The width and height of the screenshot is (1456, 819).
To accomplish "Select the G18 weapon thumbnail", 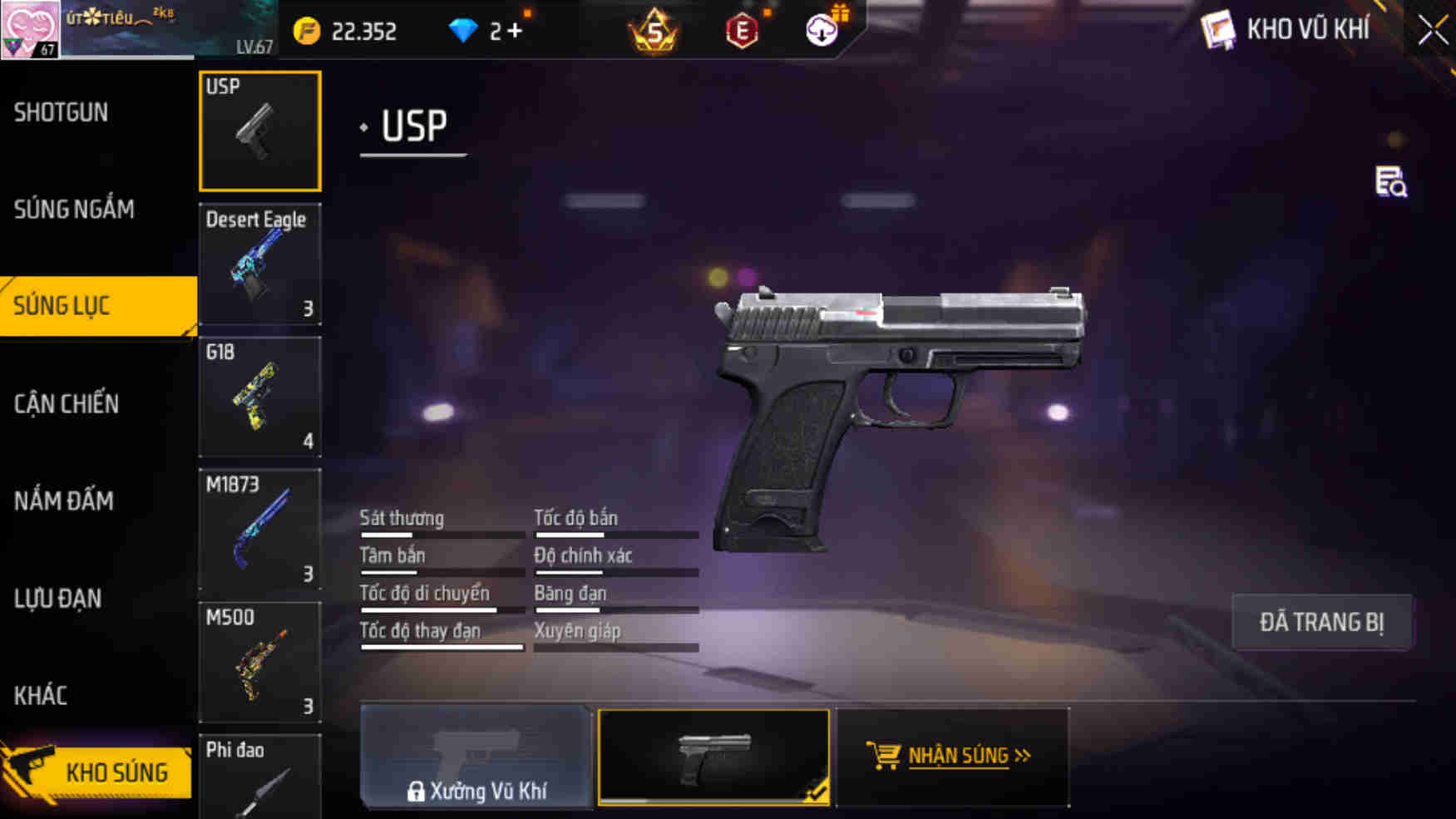I will tap(259, 397).
